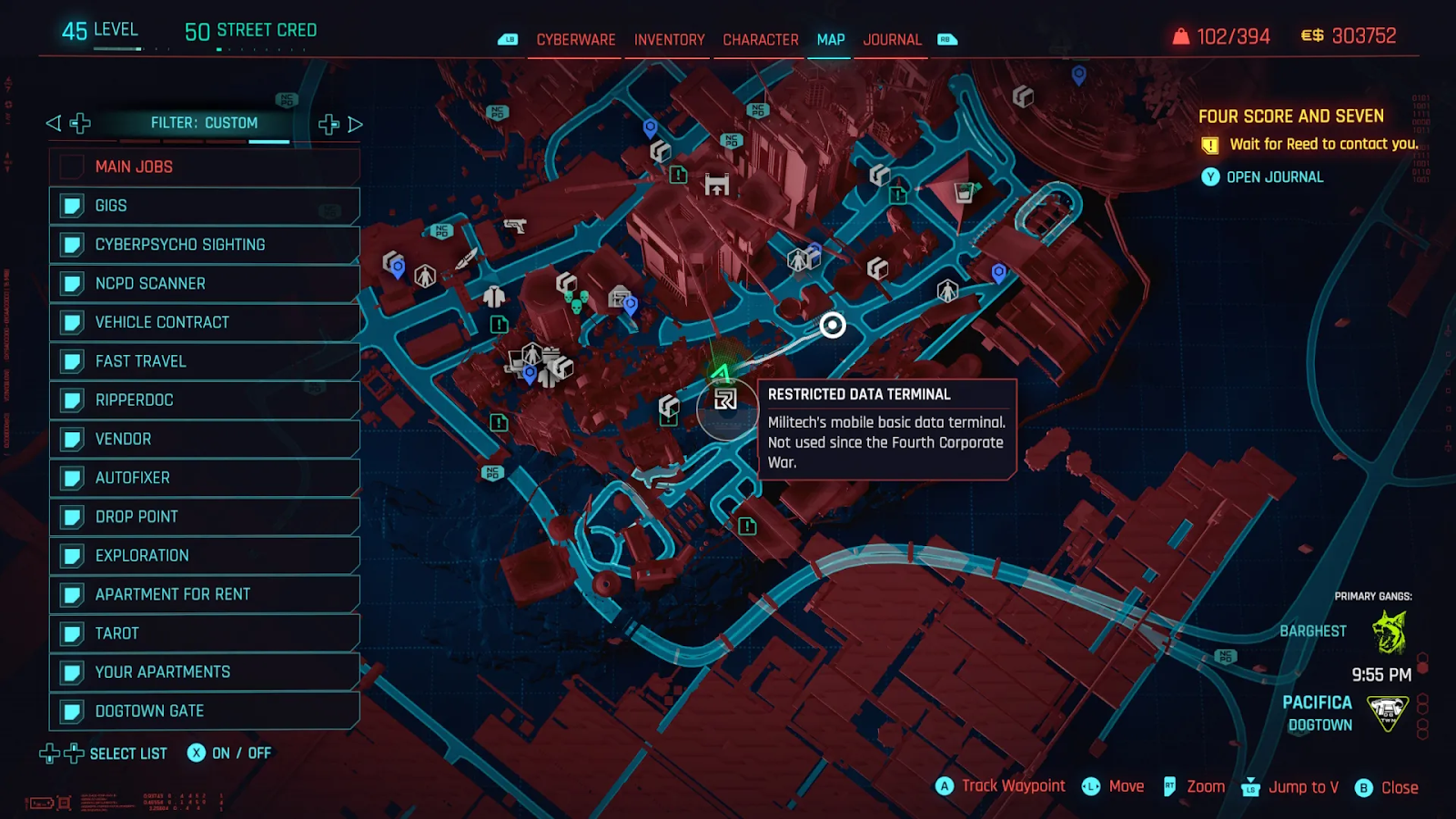Toggle Cyberpsycho Sighting filter
This screenshot has width=1456, height=819.
point(205,245)
